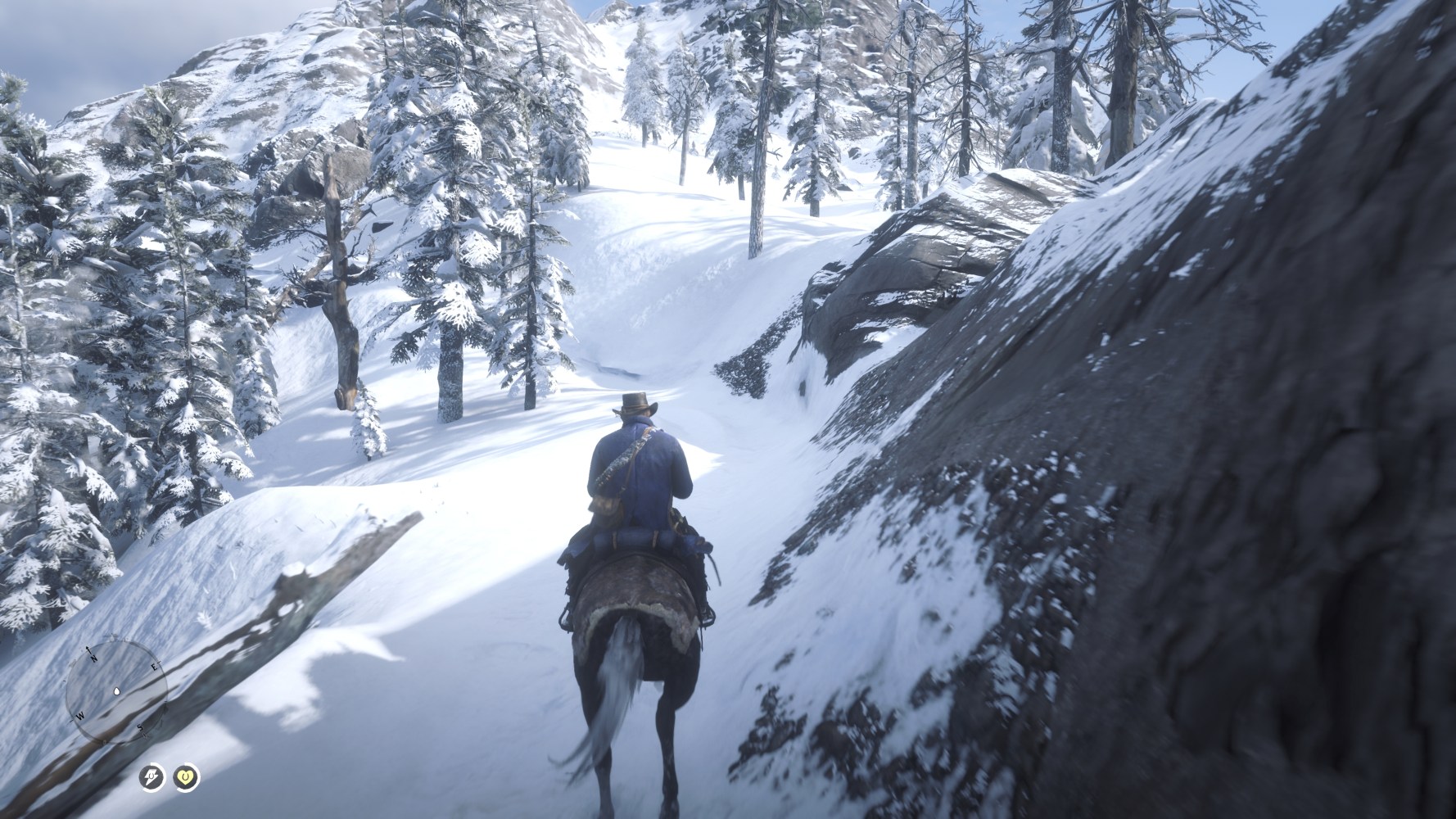Screen dimensions: 1456x819
Task: Click the letter S on the compass
Action: 139,728
